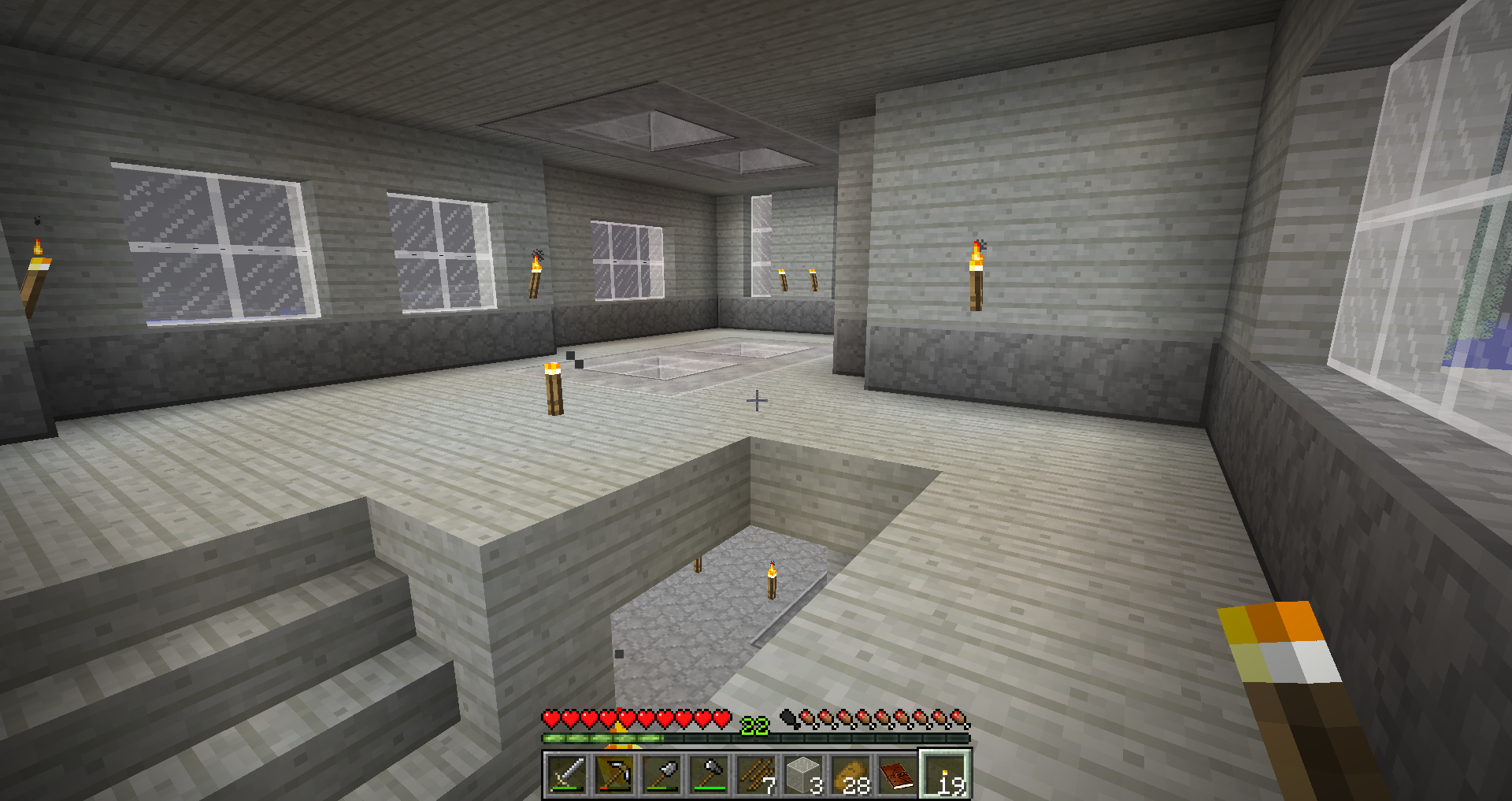Choose the bread stack of 28
Viewport: 1512px width, 801px height.
[850, 775]
